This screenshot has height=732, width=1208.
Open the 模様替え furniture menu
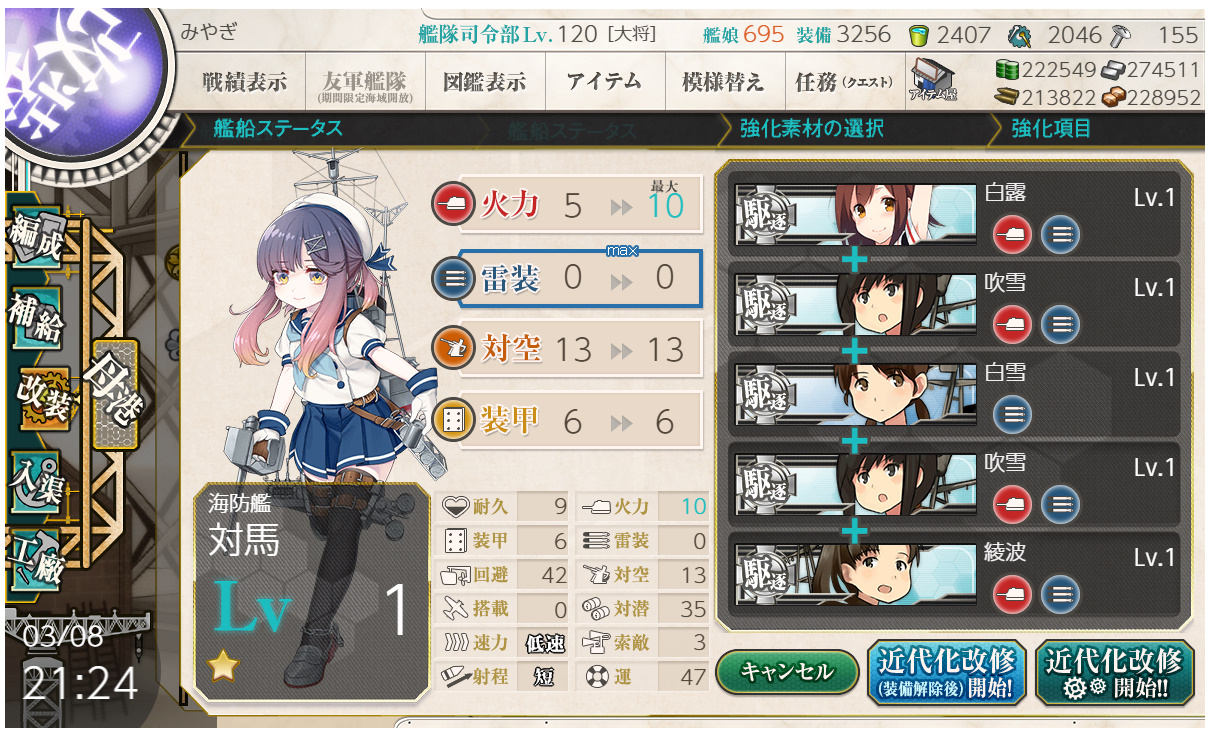tap(723, 82)
